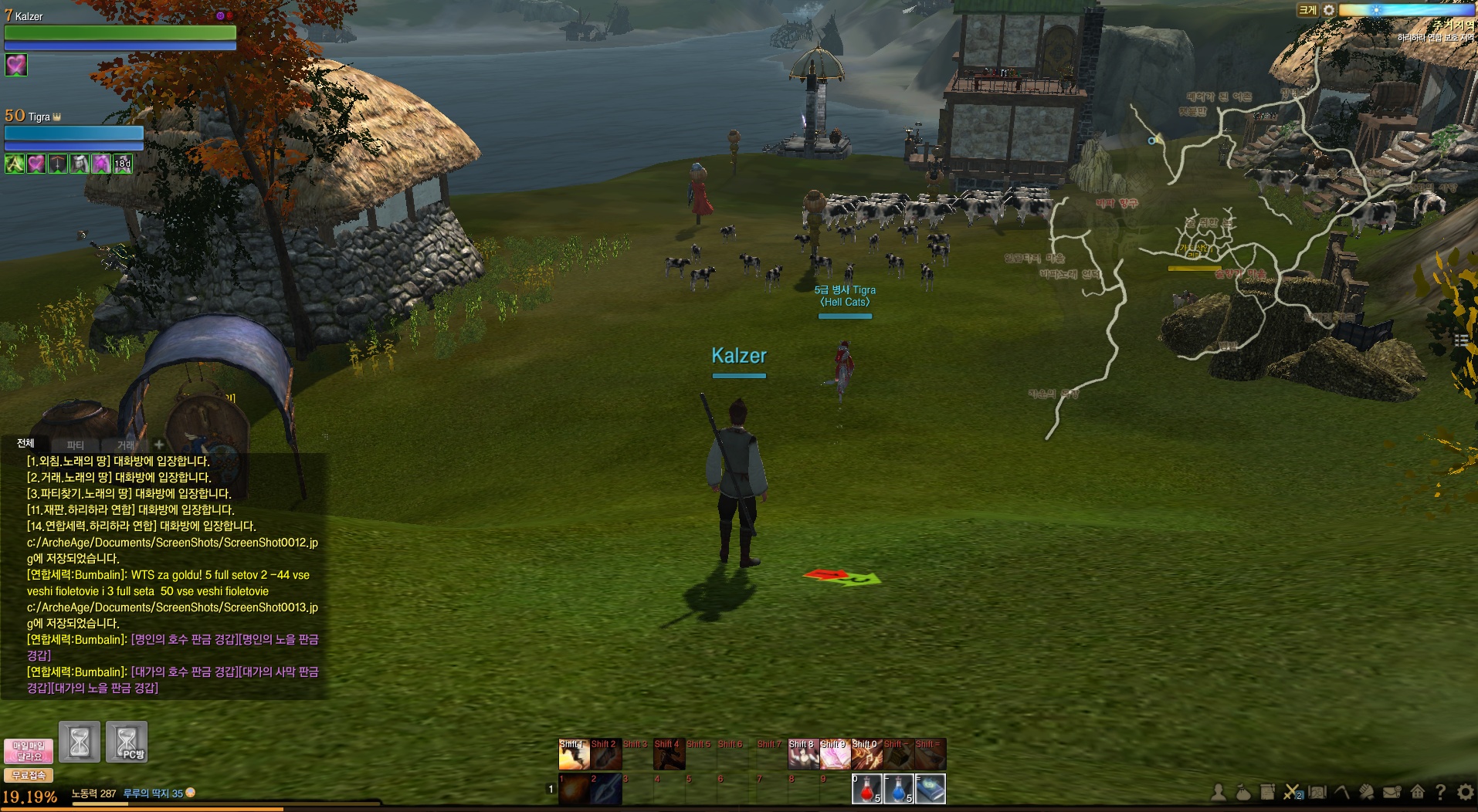Screen dimensions: 1478x812
Task: Add a new chat tab with plus
Action: (158, 445)
